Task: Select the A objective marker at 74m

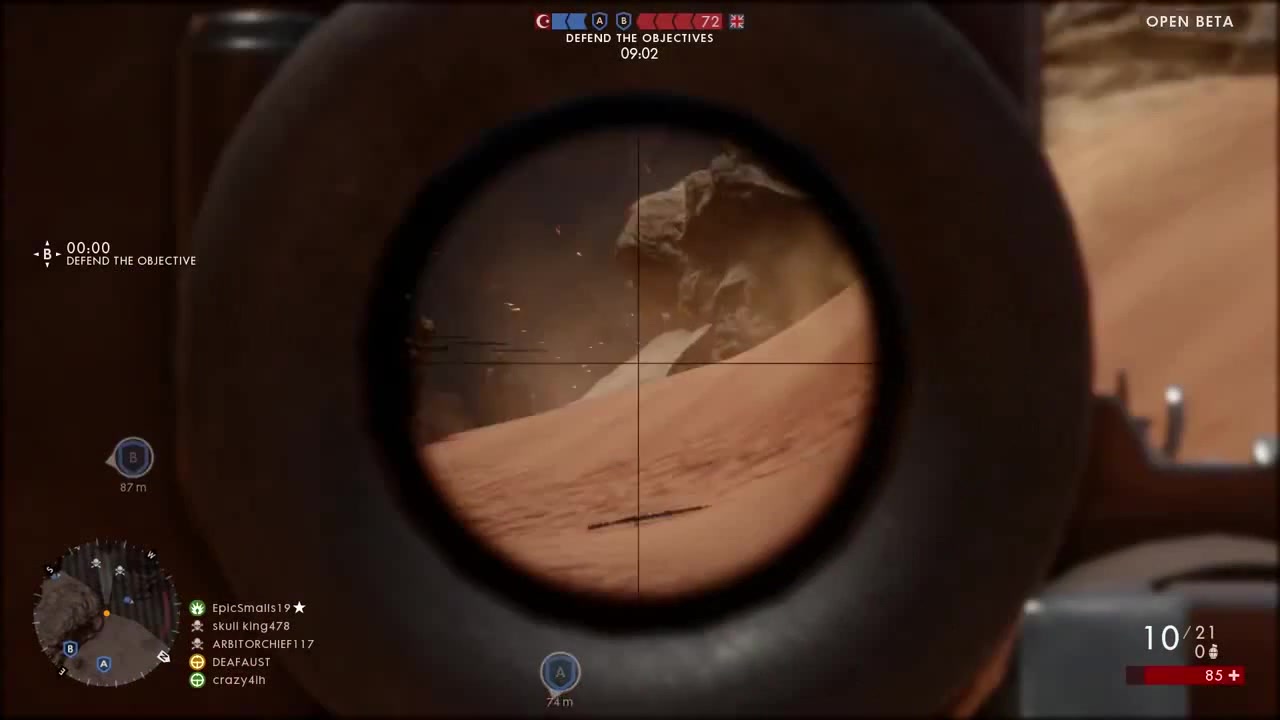Action: pyautogui.click(x=560, y=672)
